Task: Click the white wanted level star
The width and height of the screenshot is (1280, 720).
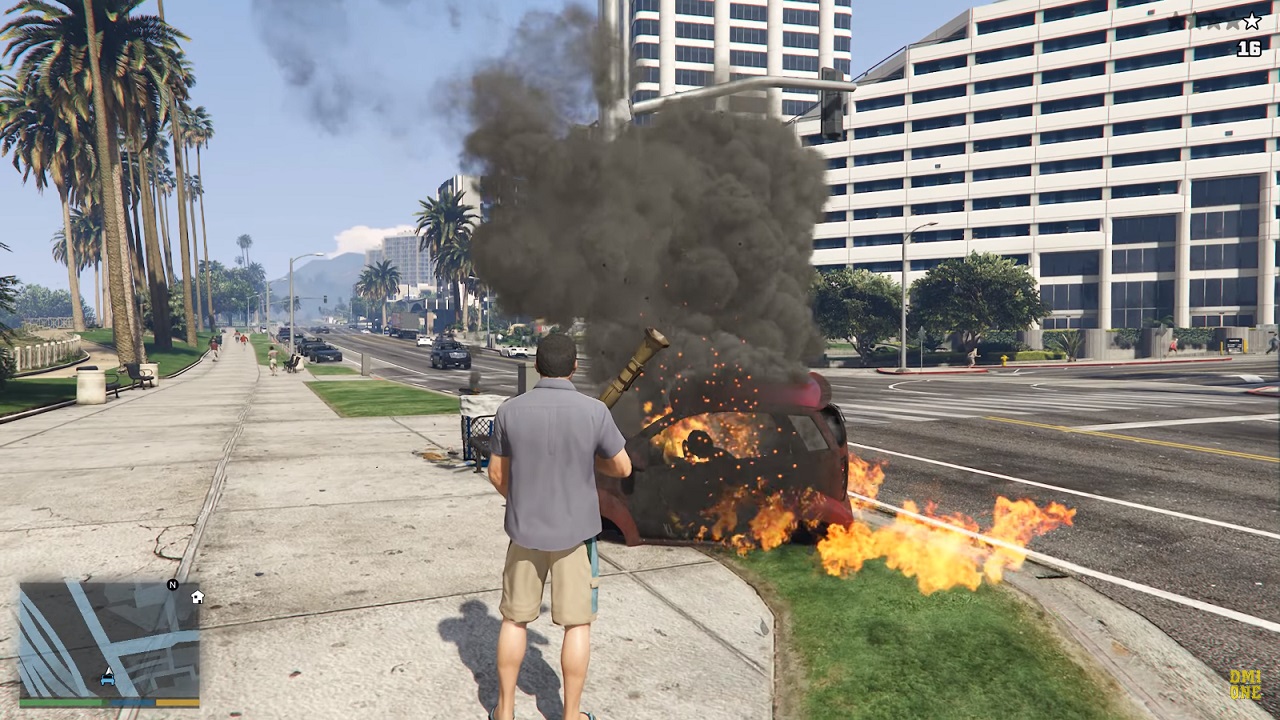Action: pos(1252,21)
